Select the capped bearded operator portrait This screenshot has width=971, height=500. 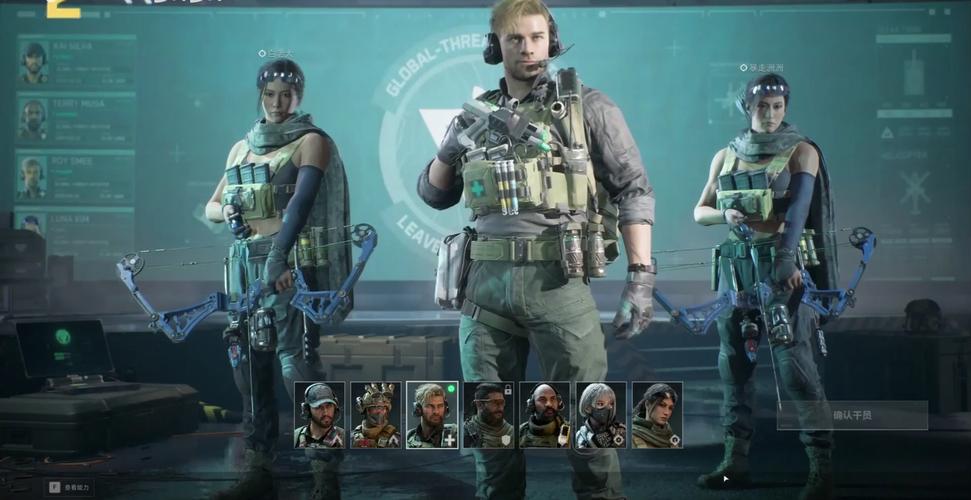point(319,415)
